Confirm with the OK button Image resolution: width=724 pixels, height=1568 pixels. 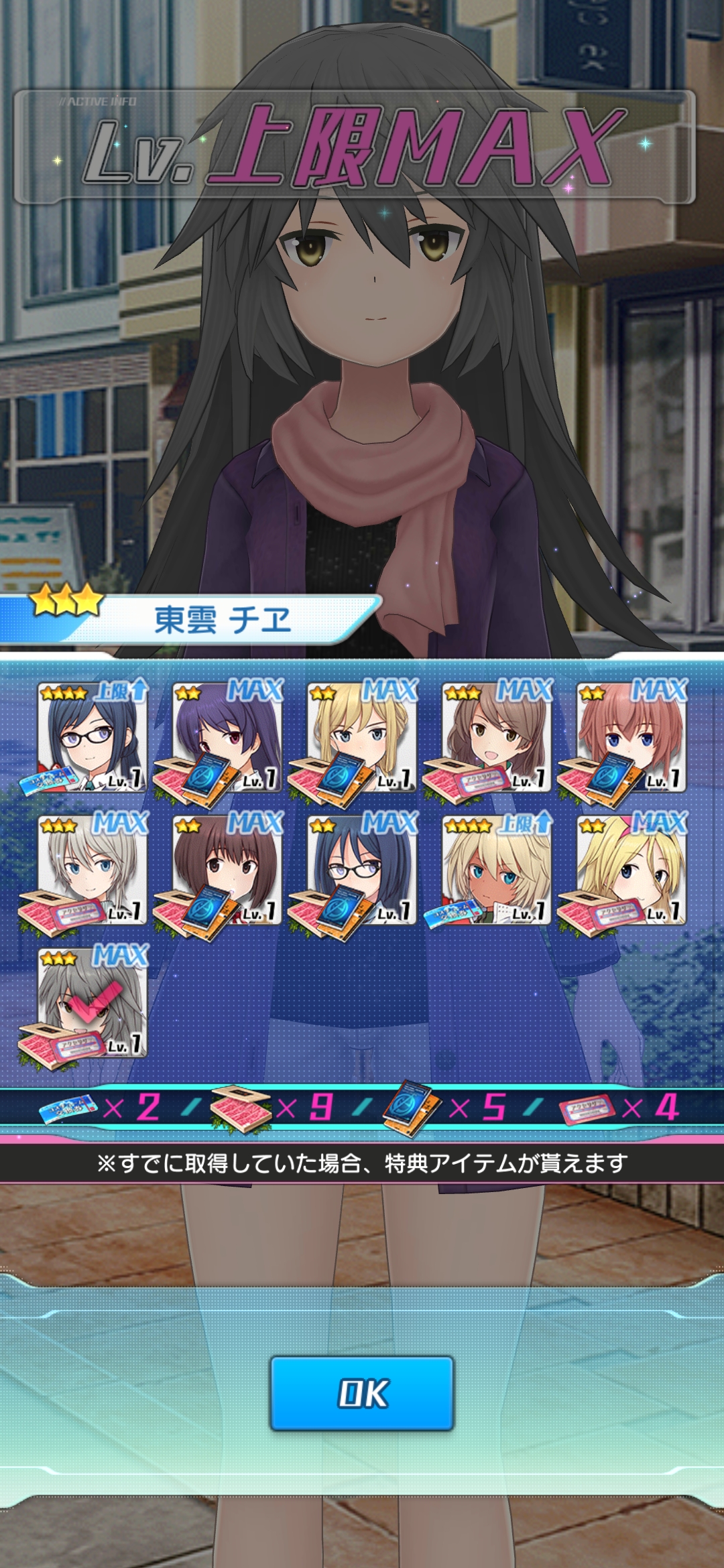(x=362, y=1393)
